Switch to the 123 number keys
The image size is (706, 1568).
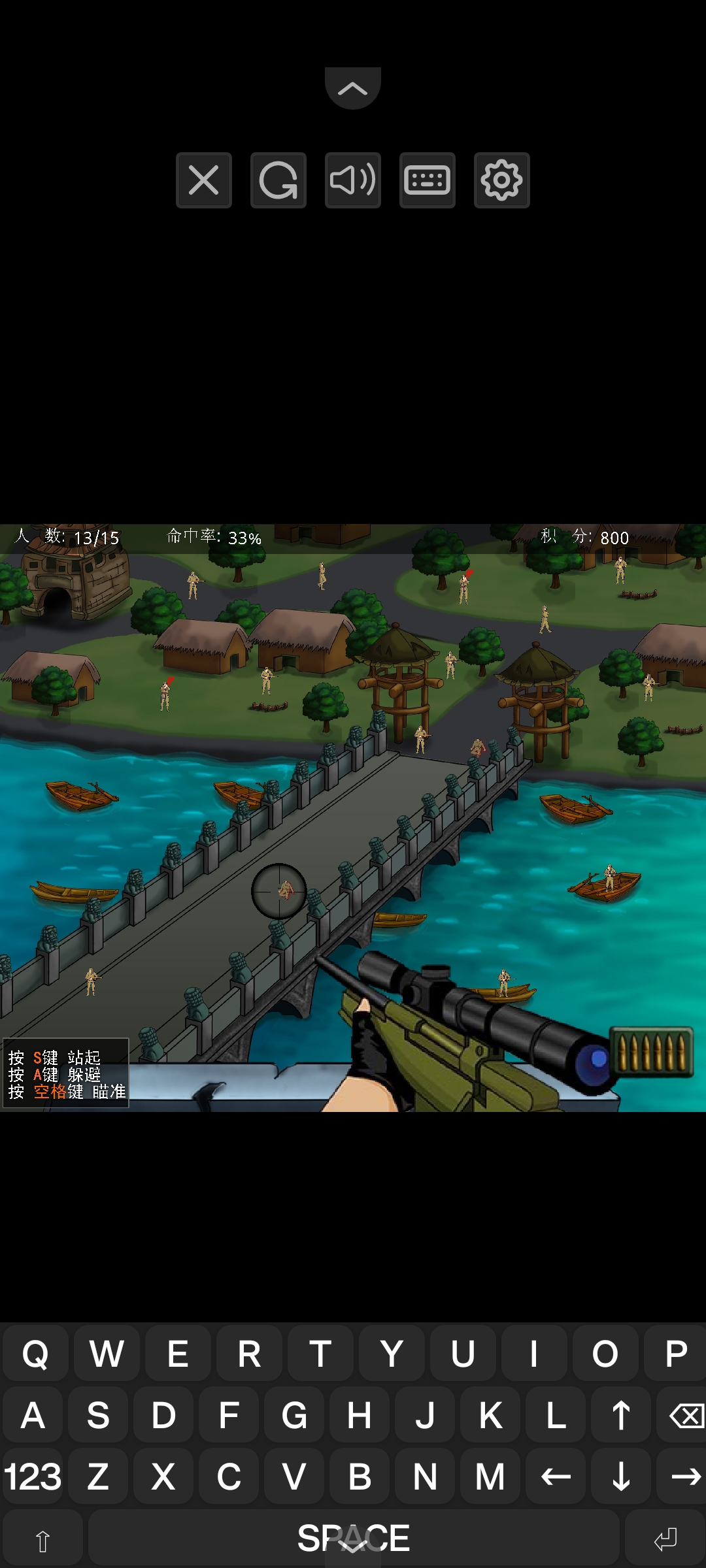click(33, 1477)
